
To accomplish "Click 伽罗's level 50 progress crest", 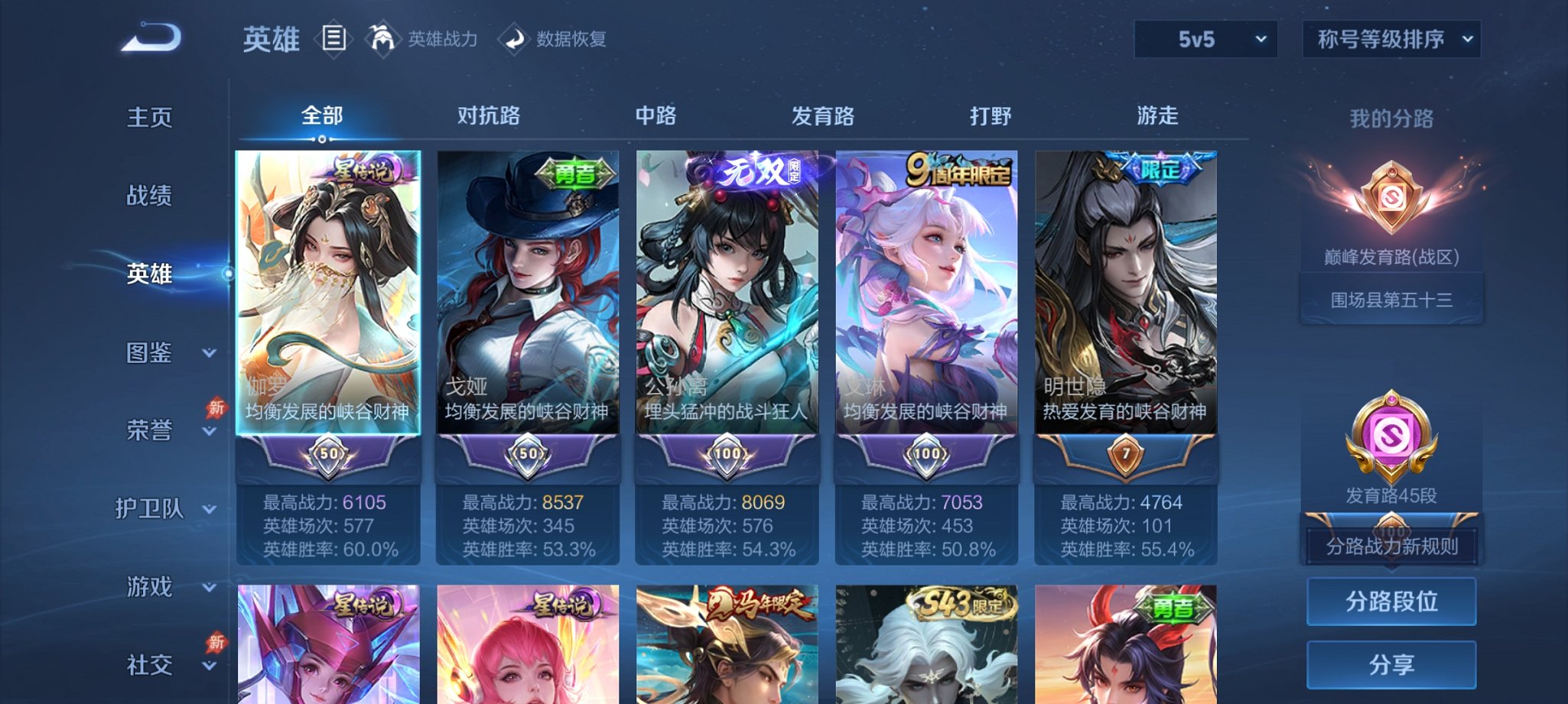I will pos(327,454).
